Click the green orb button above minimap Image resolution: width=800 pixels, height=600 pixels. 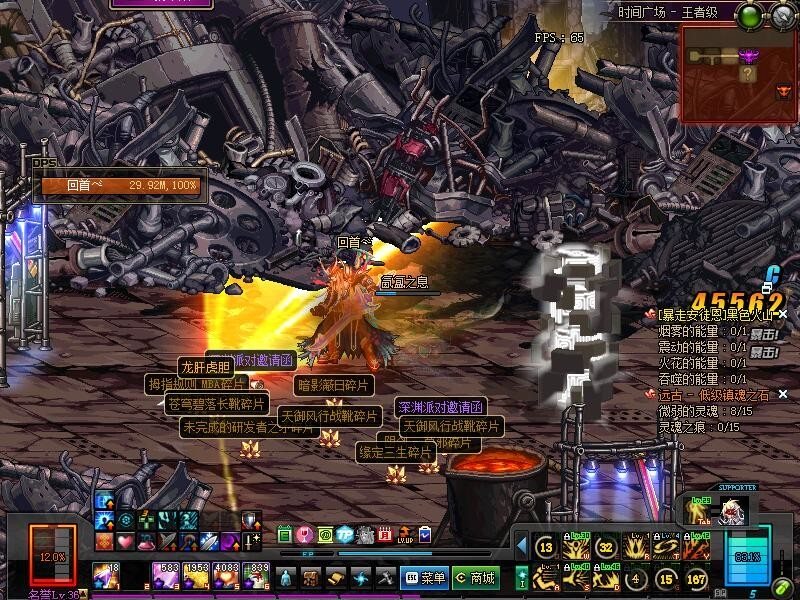click(x=750, y=14)
